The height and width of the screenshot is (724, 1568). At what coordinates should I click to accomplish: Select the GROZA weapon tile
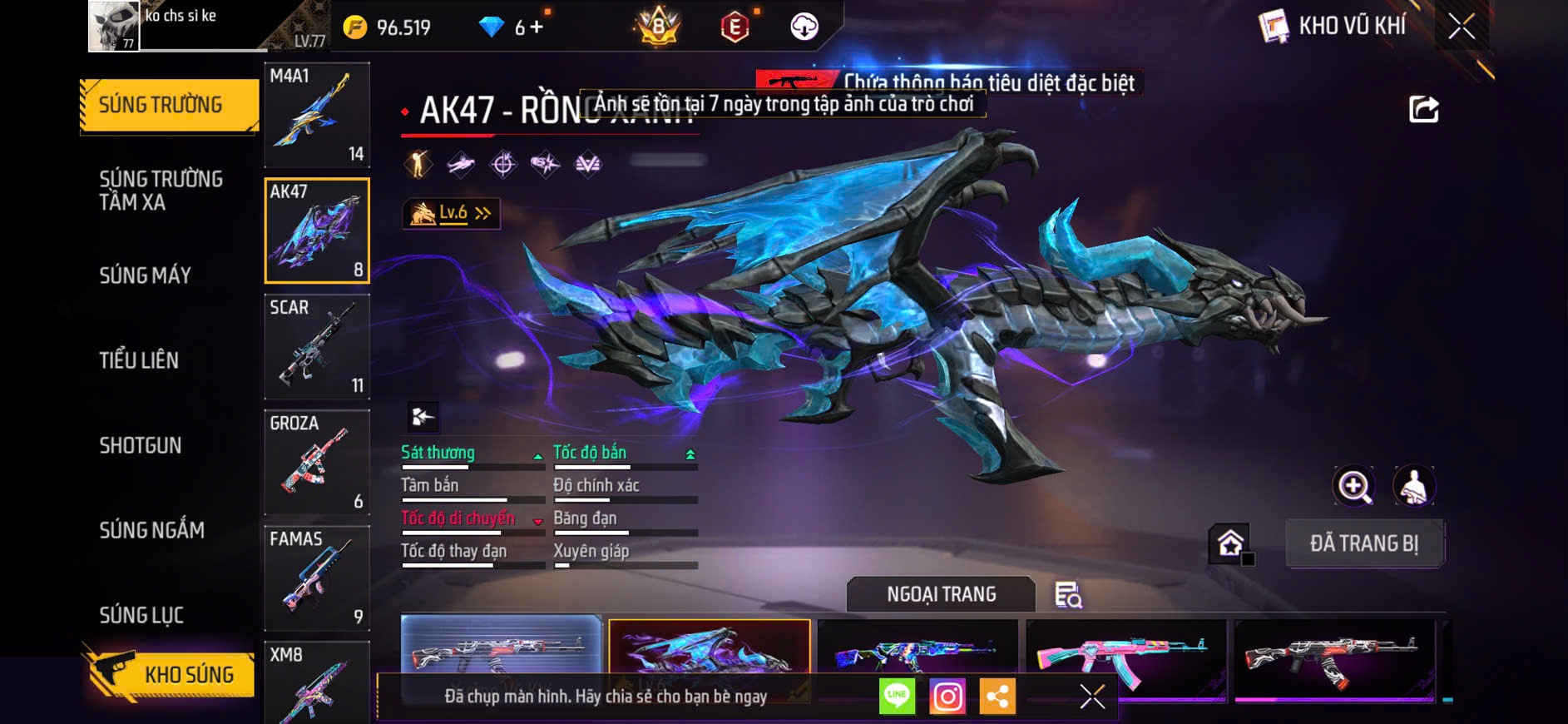point(317,462)
